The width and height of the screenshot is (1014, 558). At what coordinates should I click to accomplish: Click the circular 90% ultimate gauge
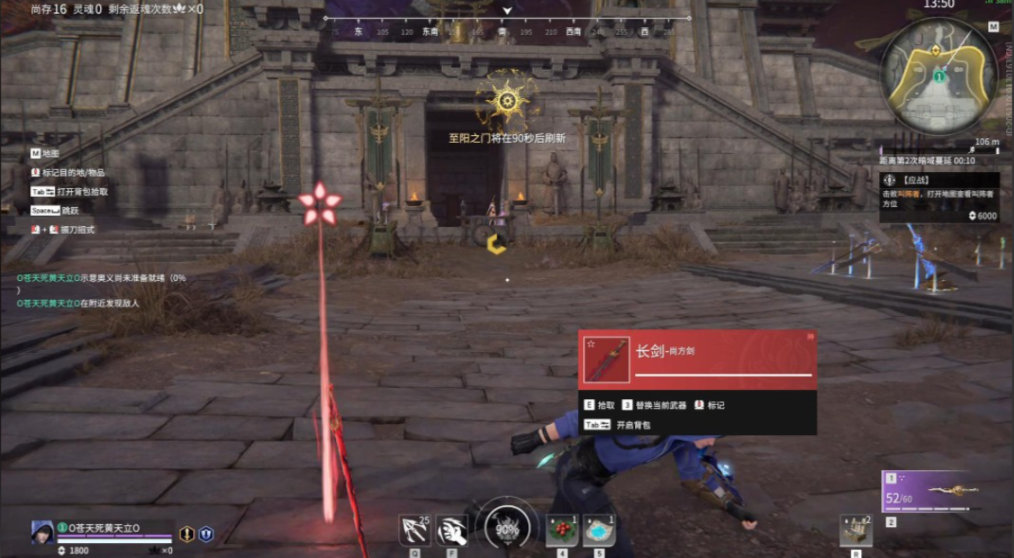pyautogui.click(x=507, y=528)
